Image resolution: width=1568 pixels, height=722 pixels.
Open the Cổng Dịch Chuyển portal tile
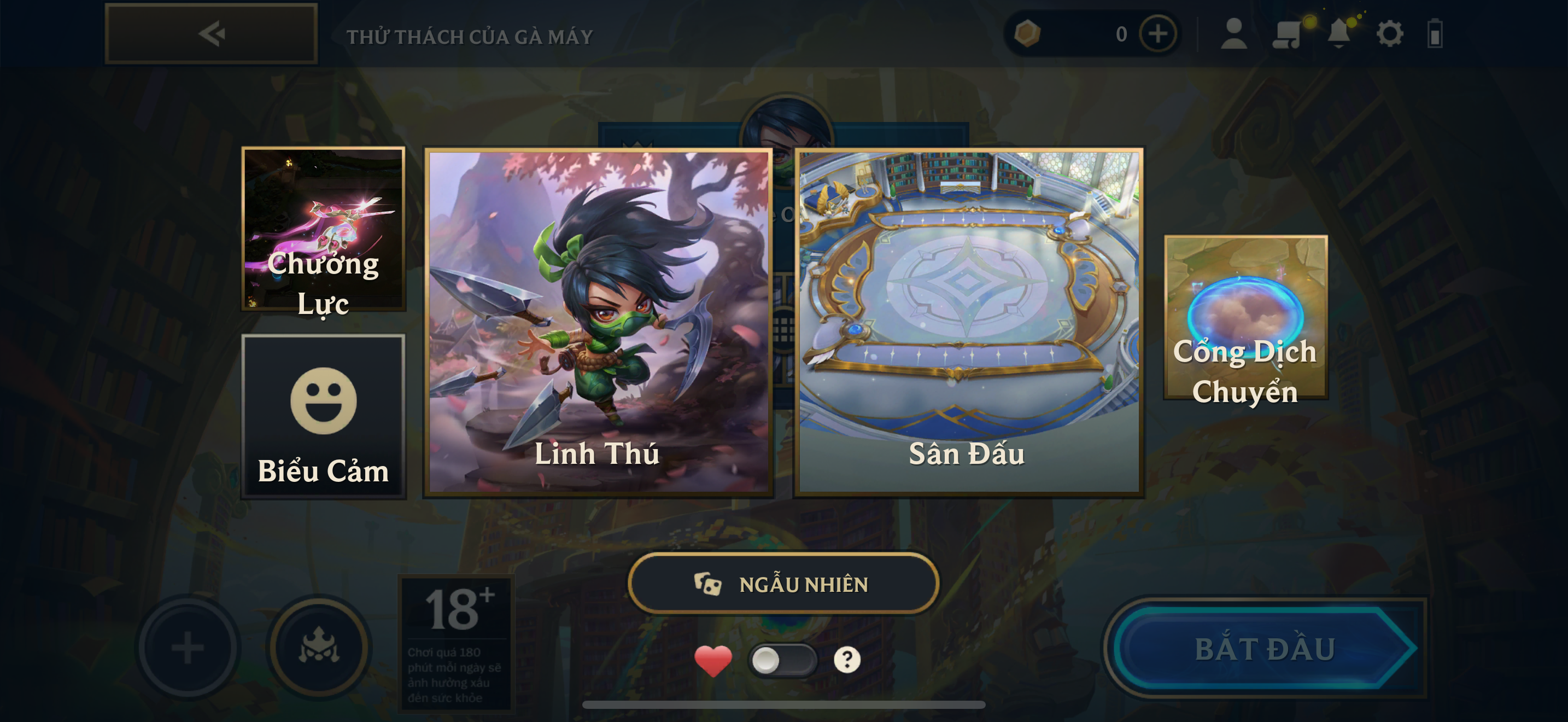point(1245,318)
